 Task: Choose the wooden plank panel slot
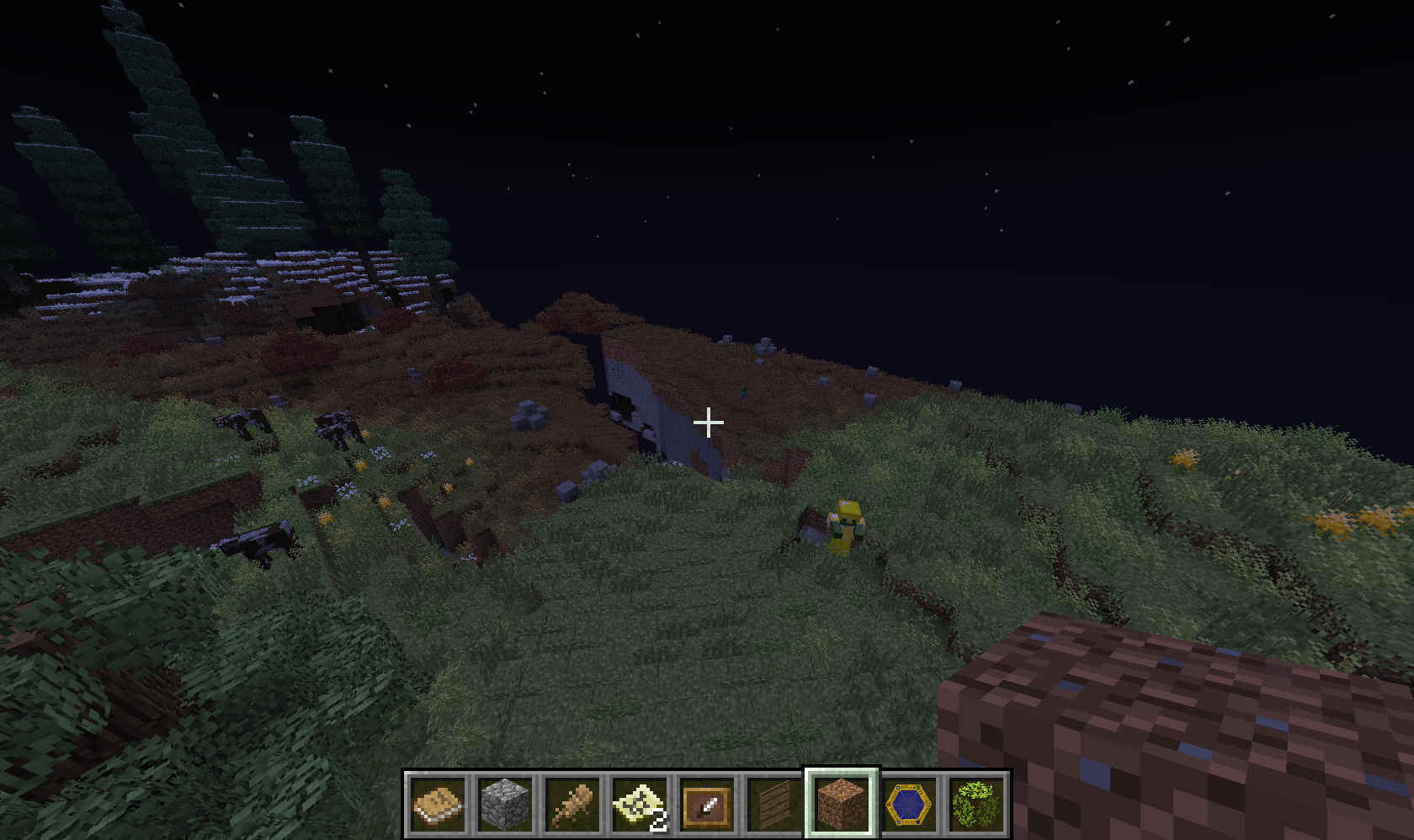coord(774,805)
